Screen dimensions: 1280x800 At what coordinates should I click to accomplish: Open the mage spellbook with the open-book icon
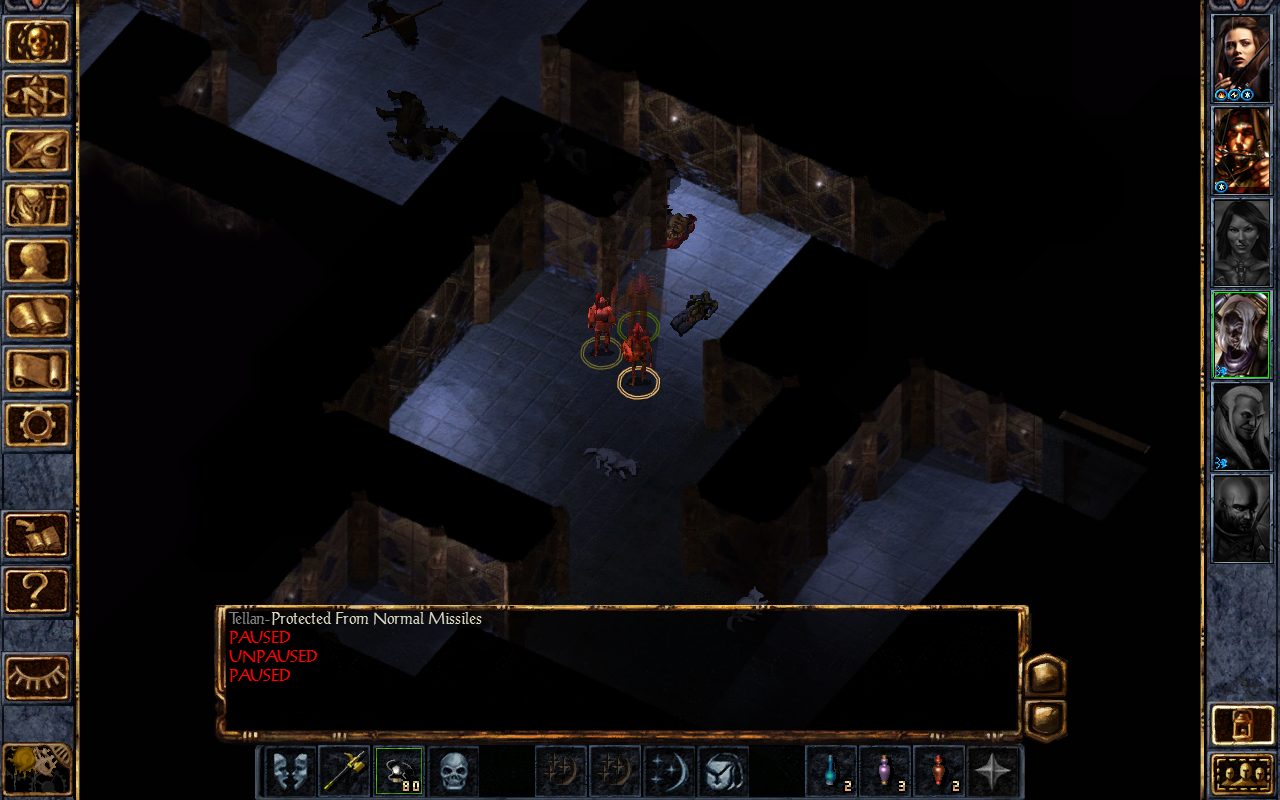point(38,316)
